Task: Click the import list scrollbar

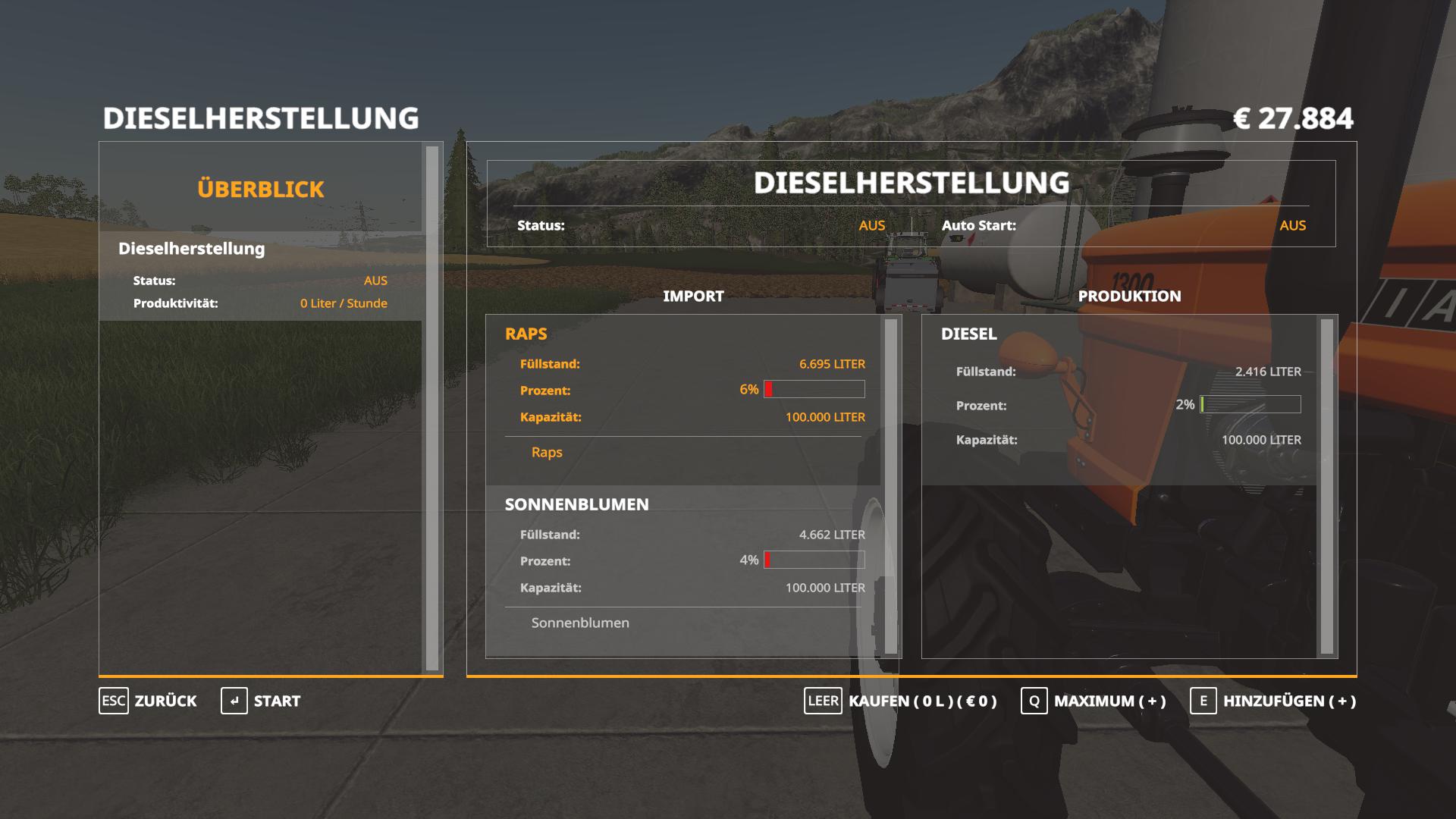Action: pyautogui.click(x=891, y=485)
